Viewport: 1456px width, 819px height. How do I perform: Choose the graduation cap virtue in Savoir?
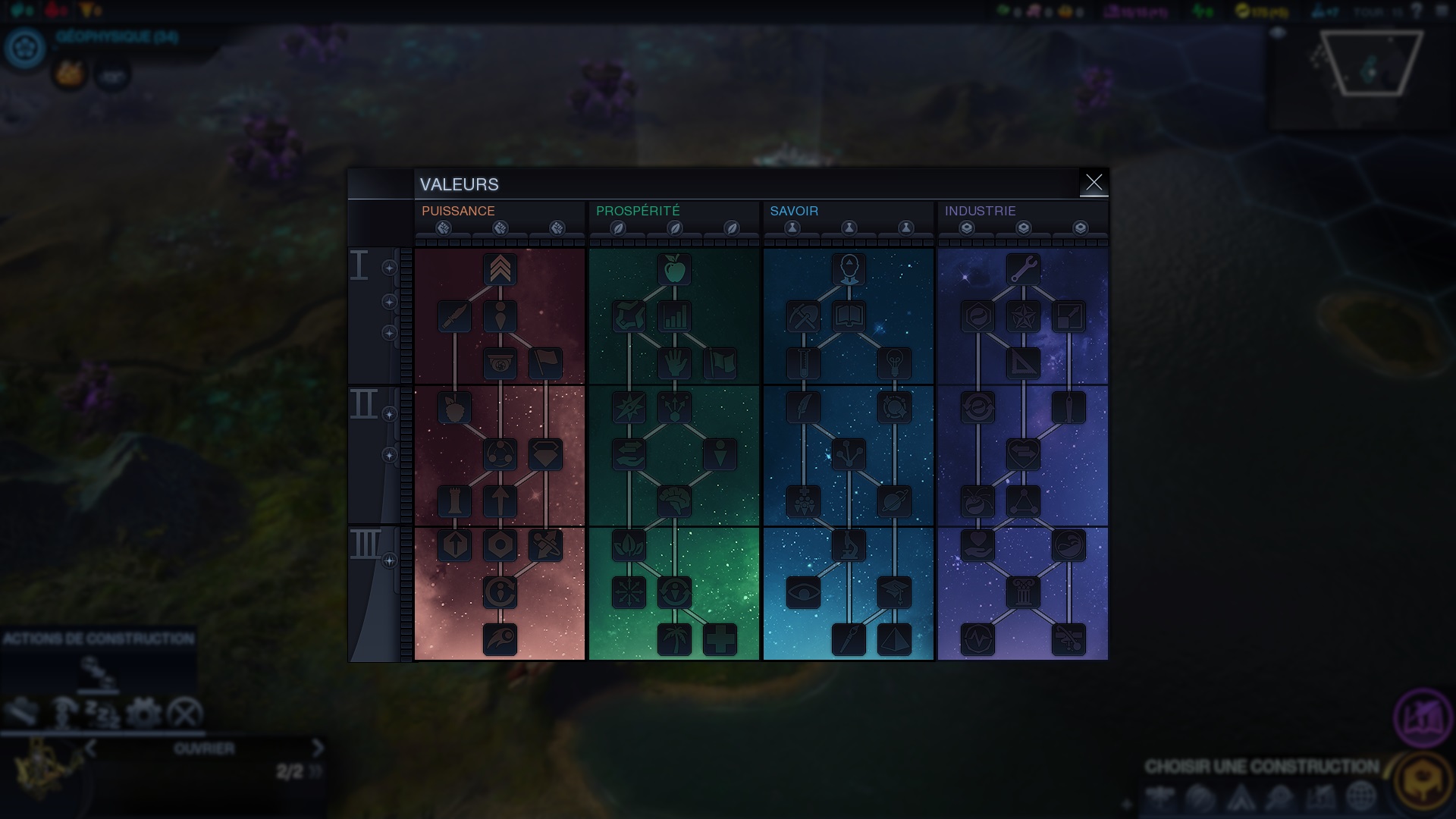[x=894, y=592]
